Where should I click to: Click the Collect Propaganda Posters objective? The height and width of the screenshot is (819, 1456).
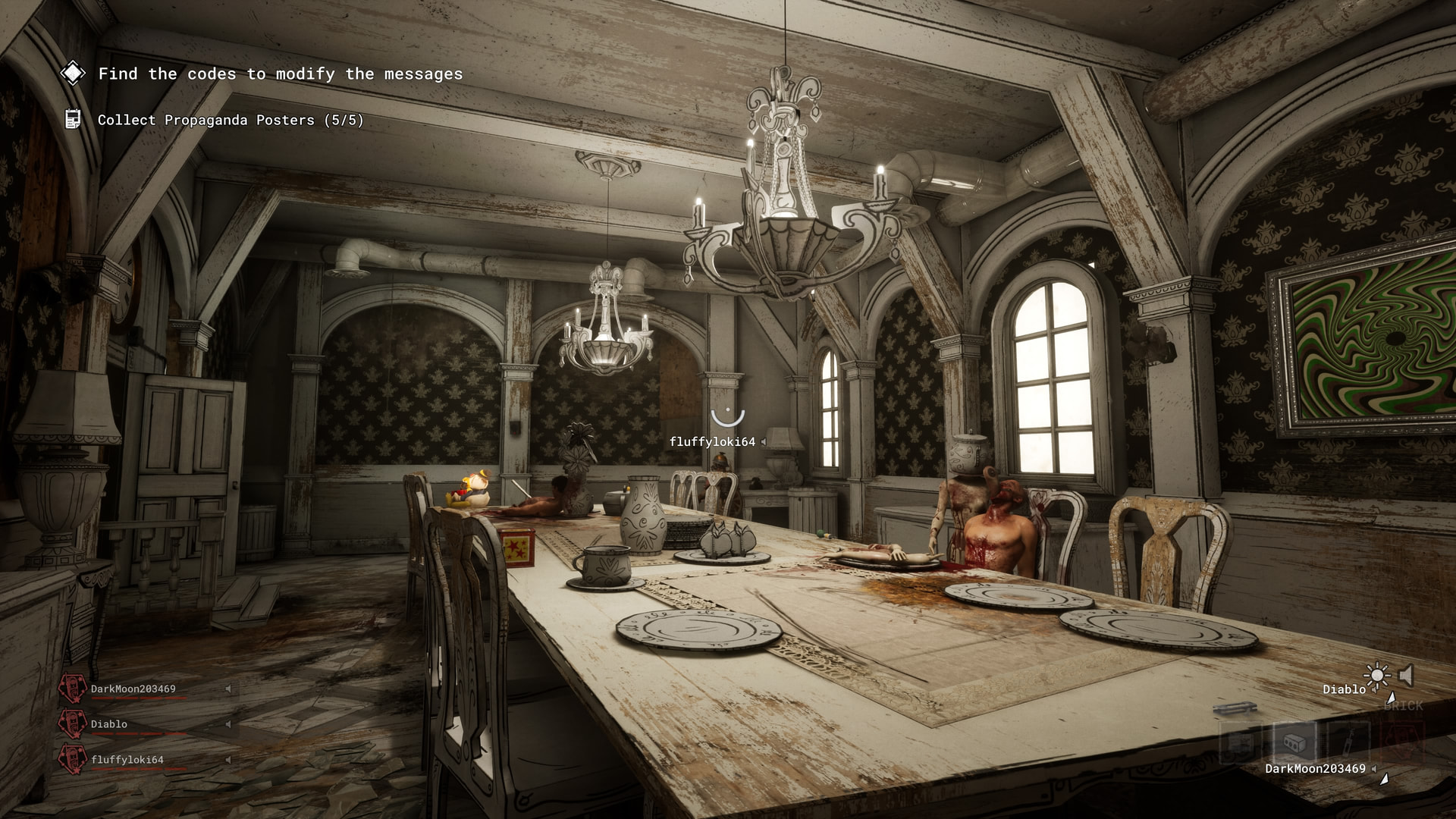(231, 120)
